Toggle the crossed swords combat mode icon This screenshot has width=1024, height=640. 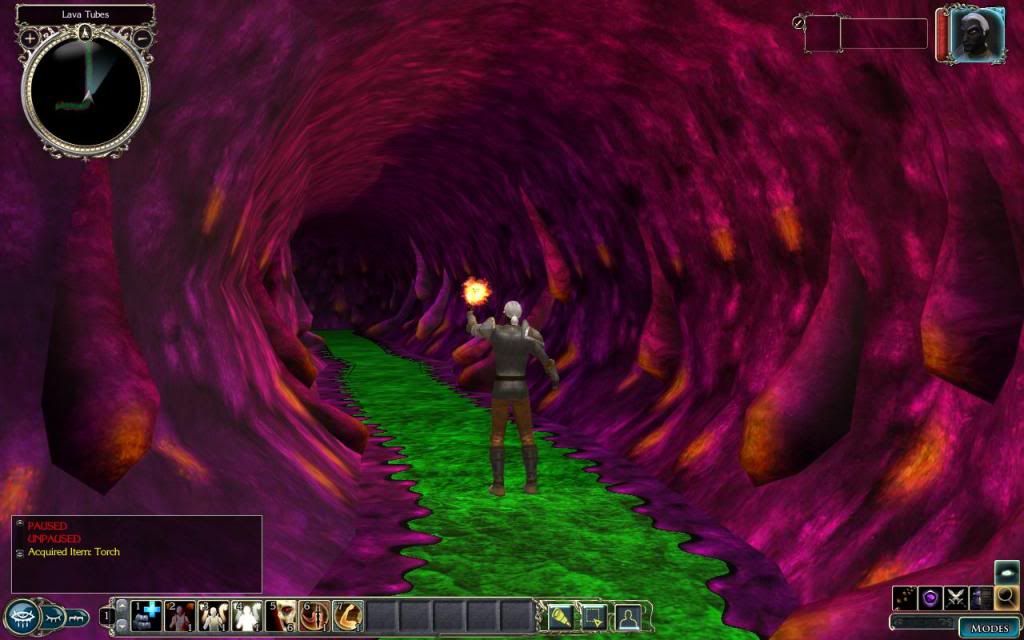tap(957, 598)
